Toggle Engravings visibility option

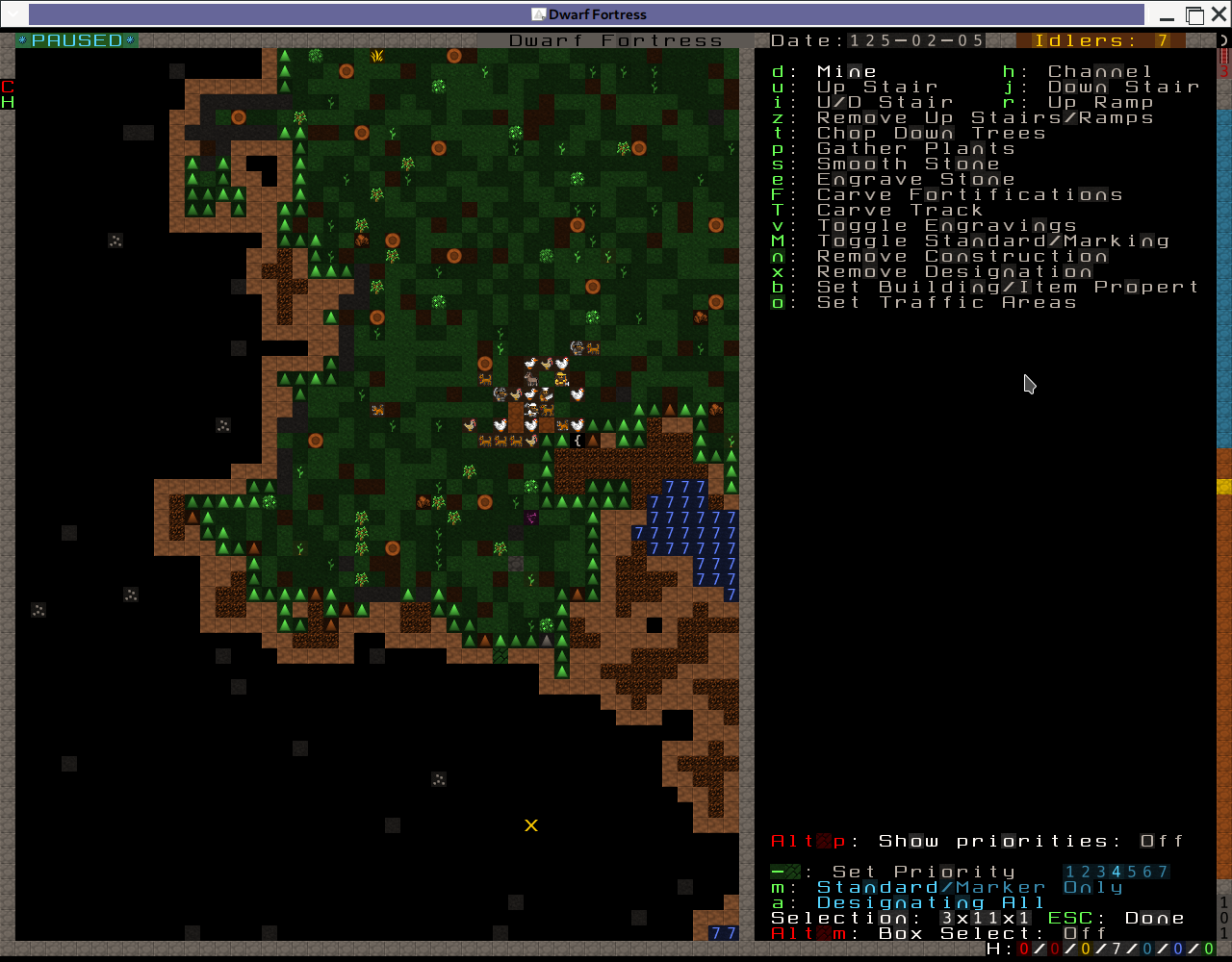946,225
